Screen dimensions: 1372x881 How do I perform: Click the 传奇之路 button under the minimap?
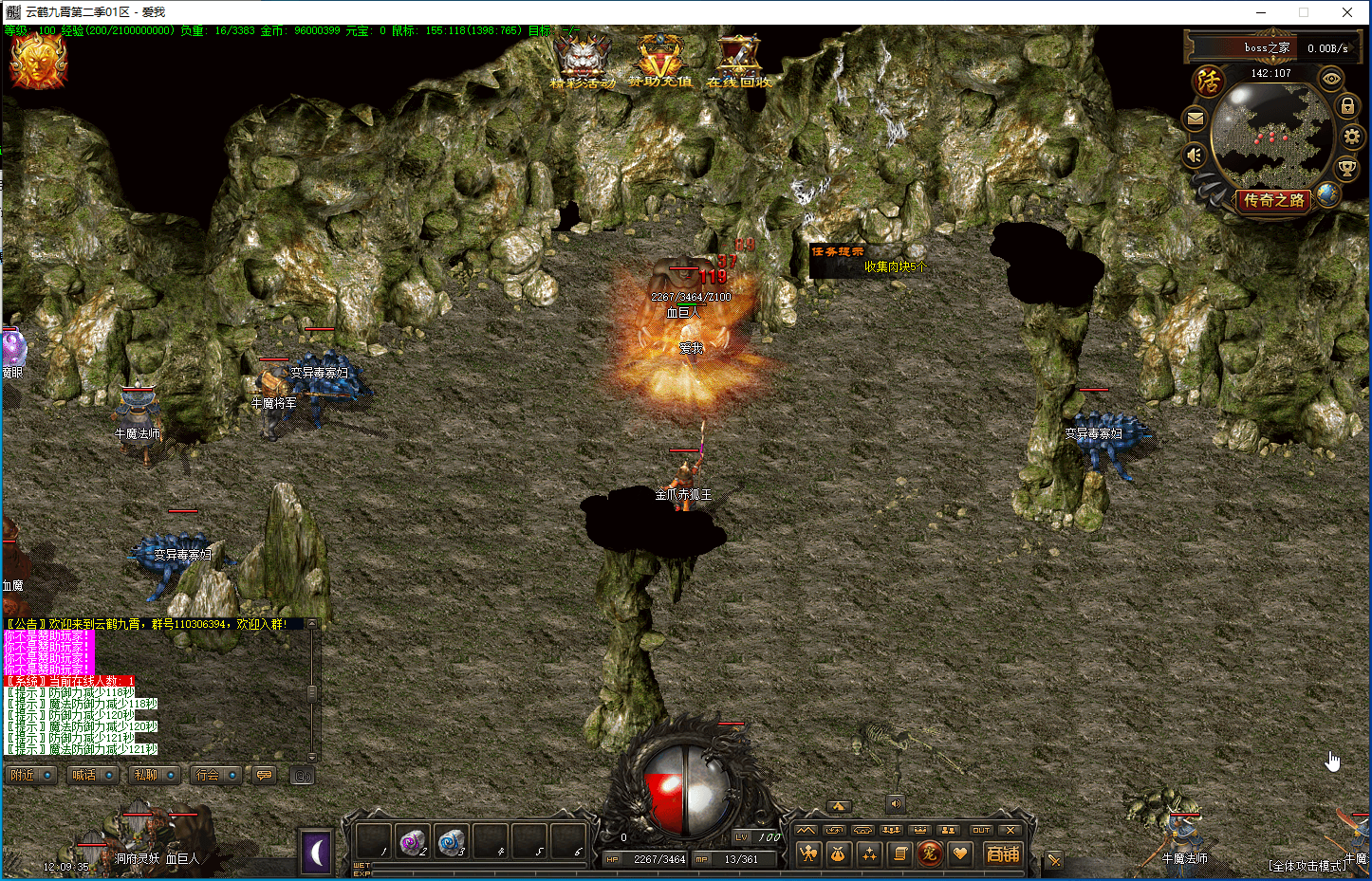point(1274,200)
